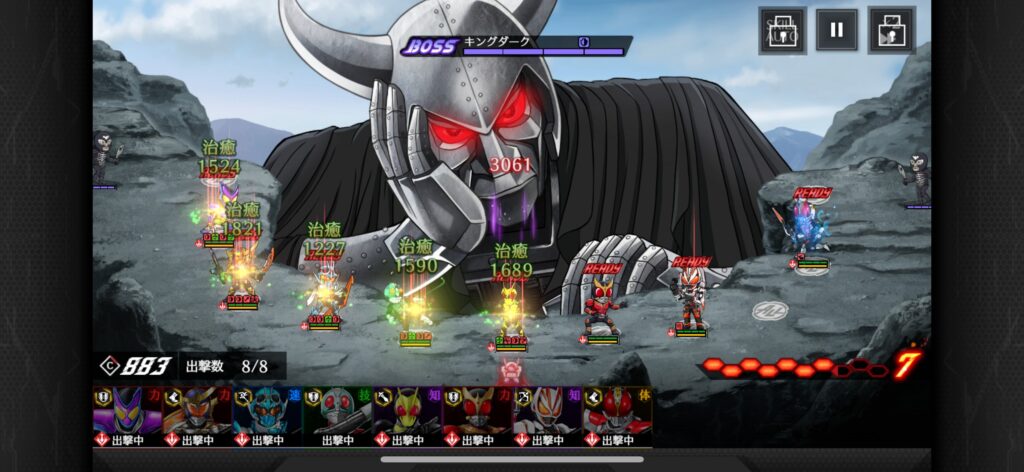Tap the locked SKILL AUTO button
Screen dimensions: 1024x472
tap(782, 30)
